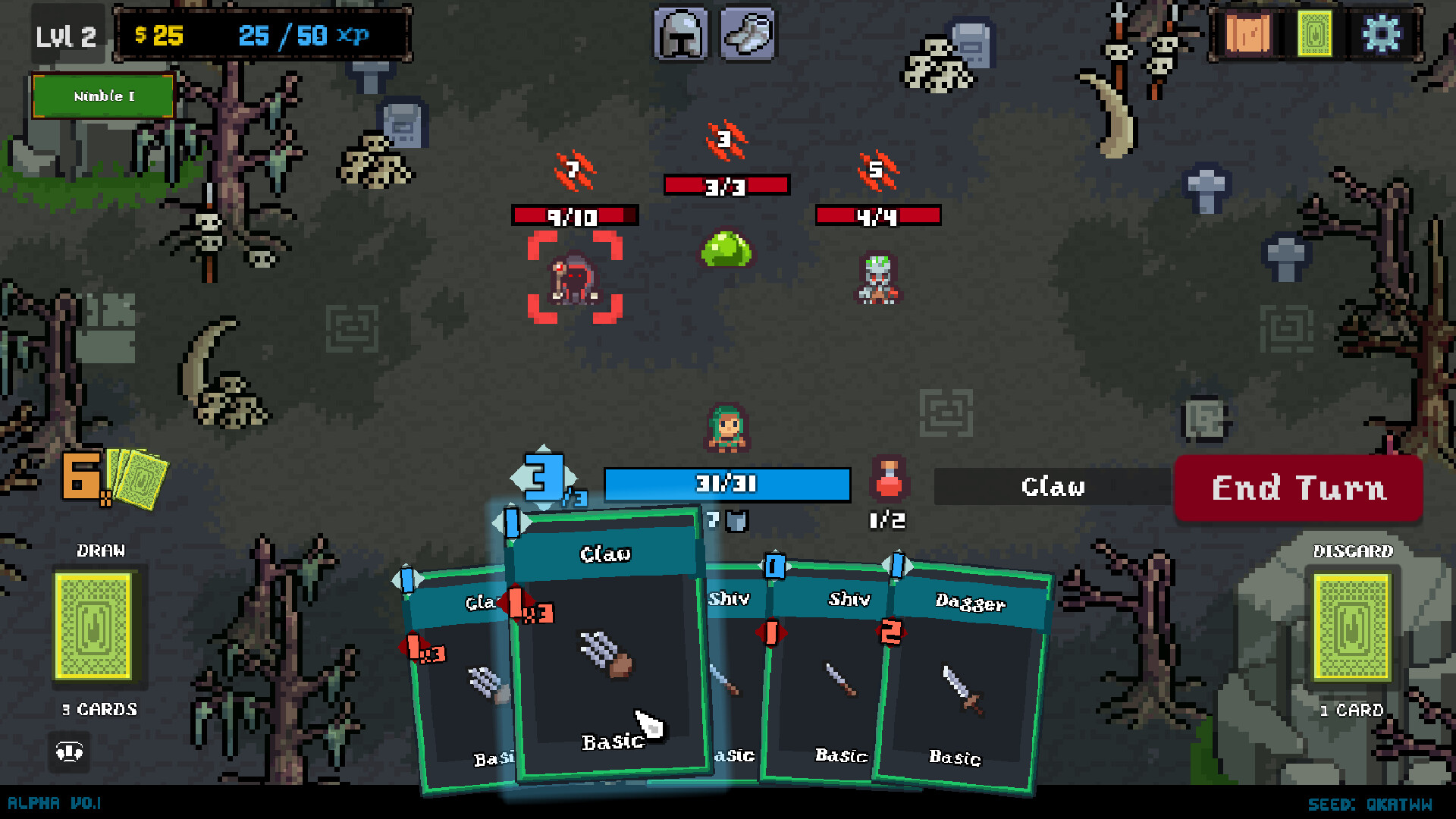Select the helmet equipment slot
The height and width of the screenshot is (819, 1456).
(x=681, y=33)
